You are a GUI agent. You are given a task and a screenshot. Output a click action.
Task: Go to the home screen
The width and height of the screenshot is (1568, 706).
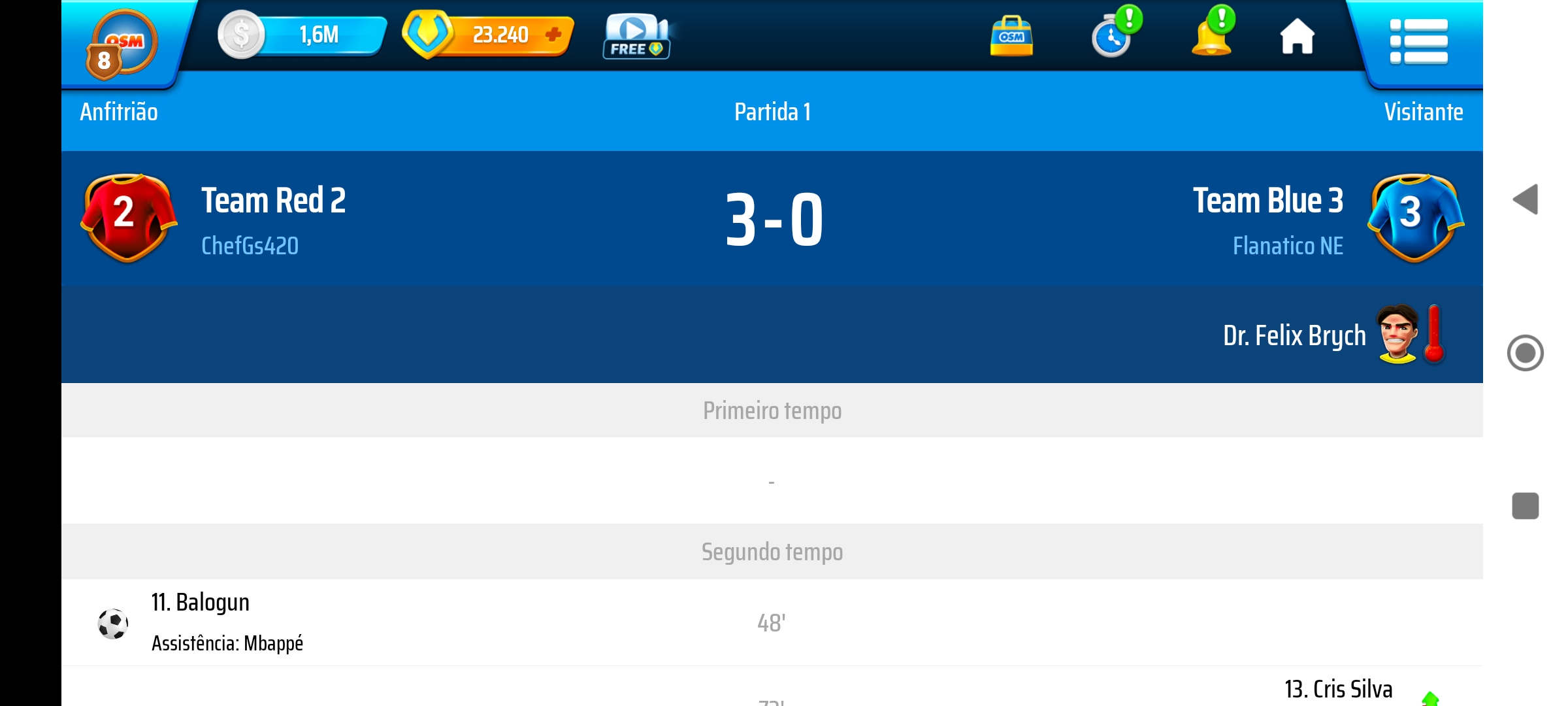[1297, 37]
